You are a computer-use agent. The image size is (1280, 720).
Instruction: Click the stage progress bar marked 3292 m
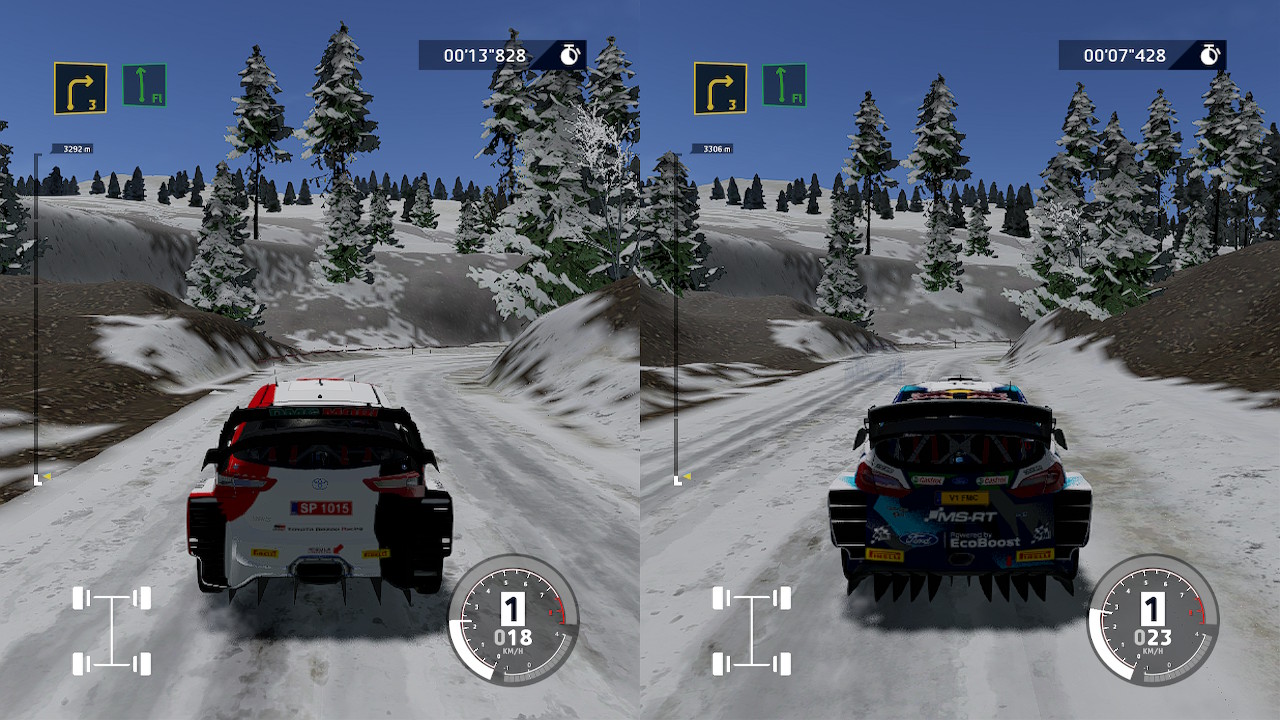point(38,315)
